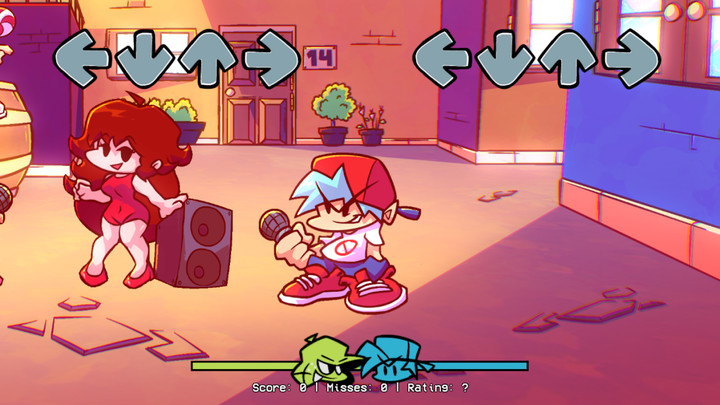
Task: Select the opponent's left arrow receptor
Action: [x=82, y=58]
